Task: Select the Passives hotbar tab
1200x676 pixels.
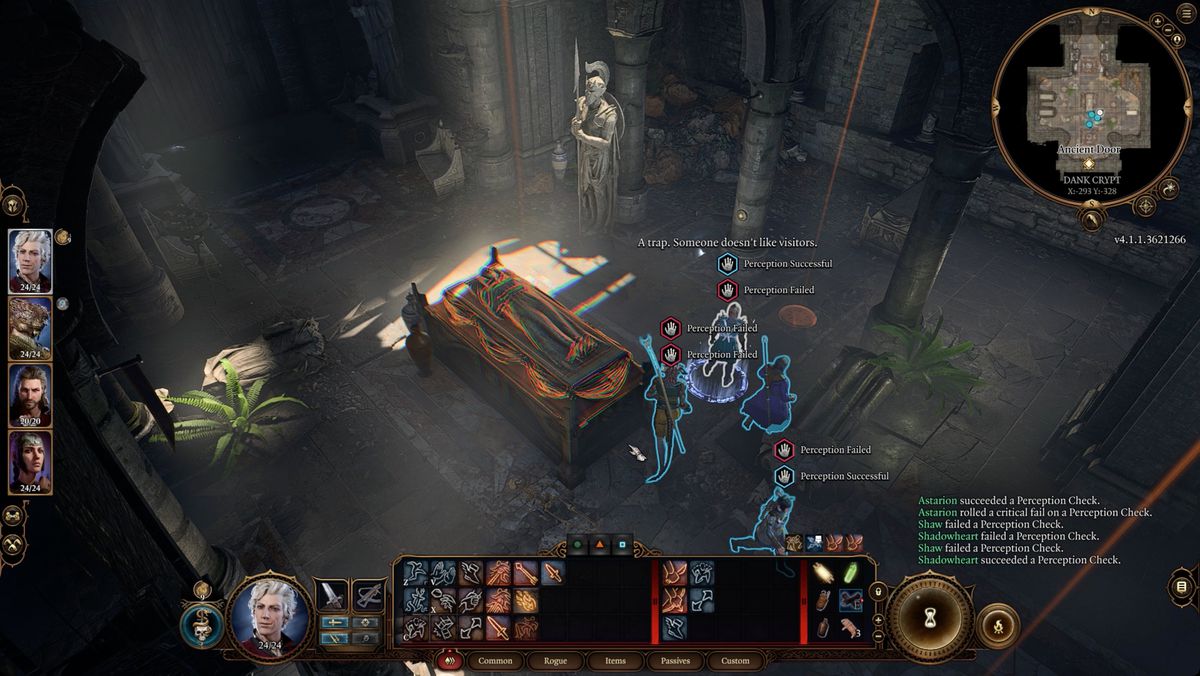Action: point(675,661)
